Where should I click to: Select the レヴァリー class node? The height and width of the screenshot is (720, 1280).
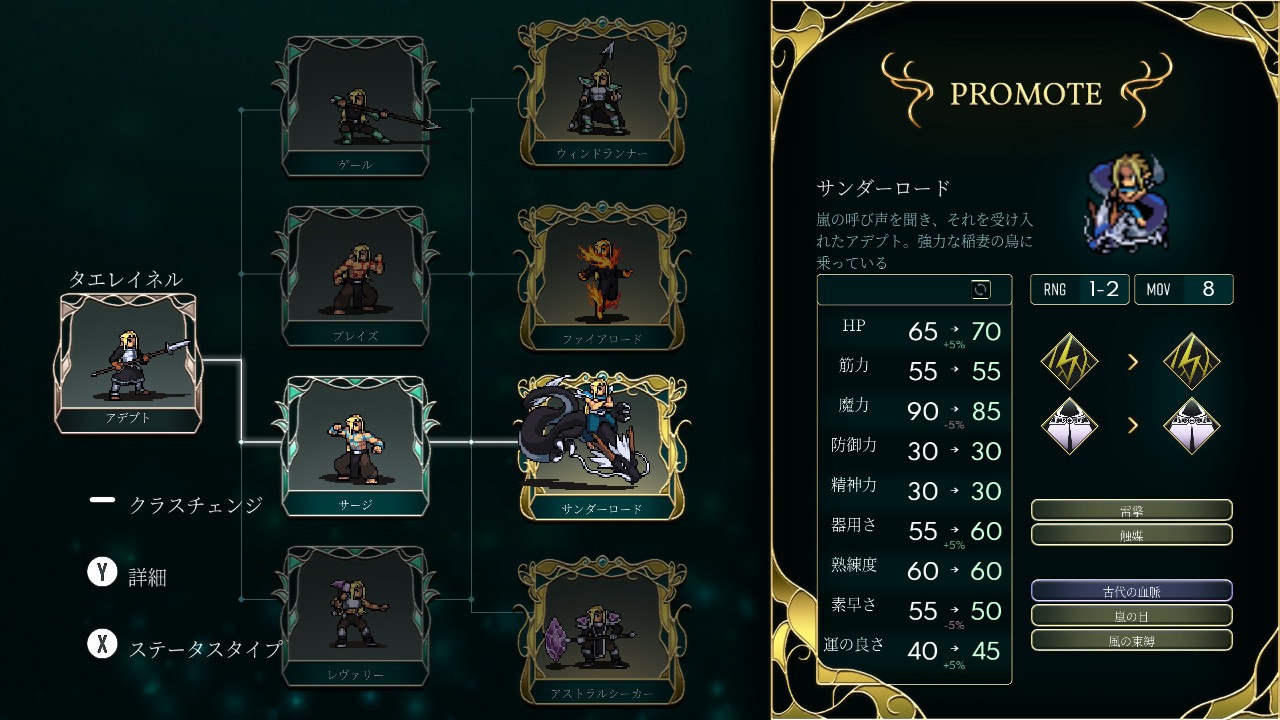356,616
